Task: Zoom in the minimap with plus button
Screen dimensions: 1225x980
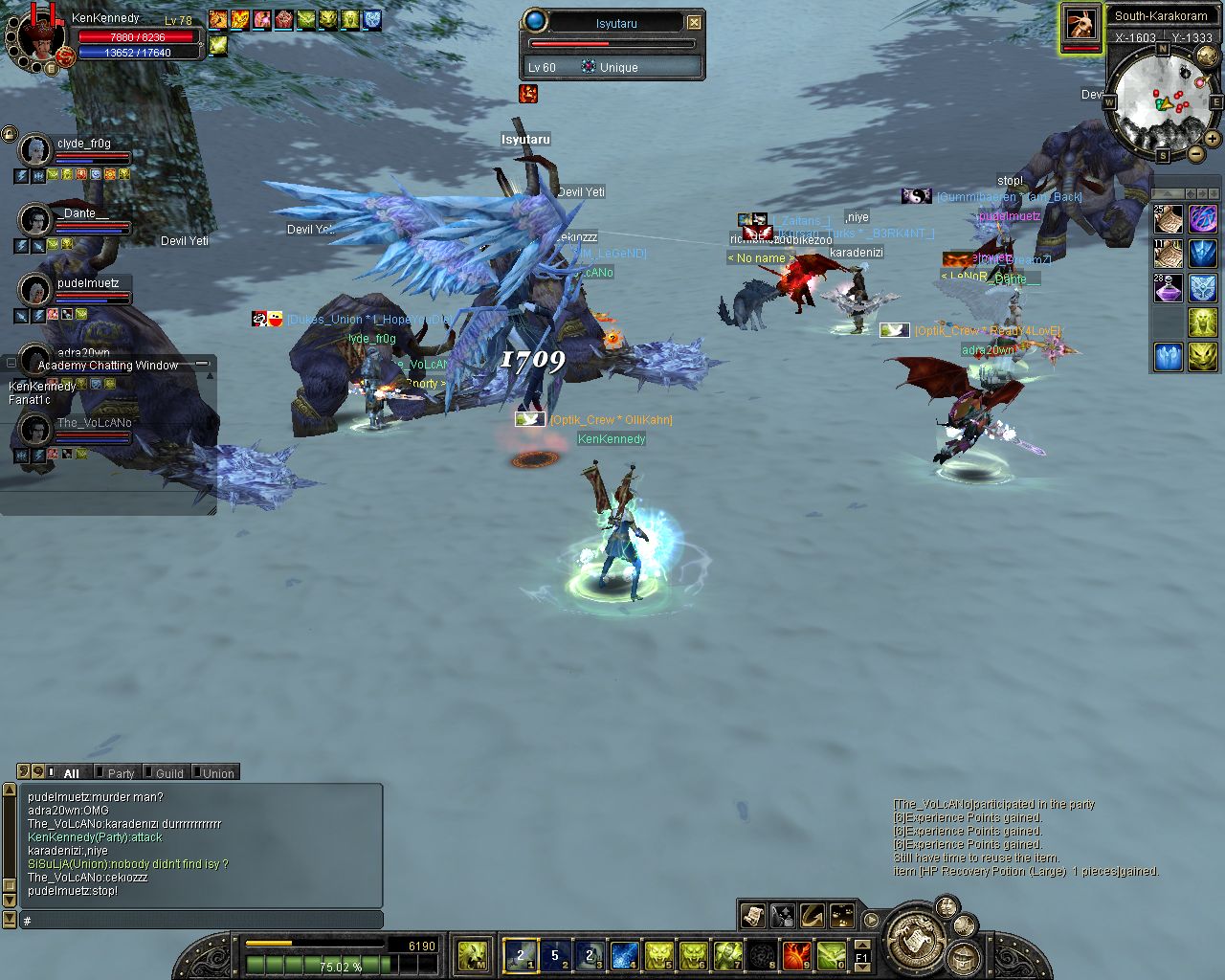Action: tap(1212, 139)
